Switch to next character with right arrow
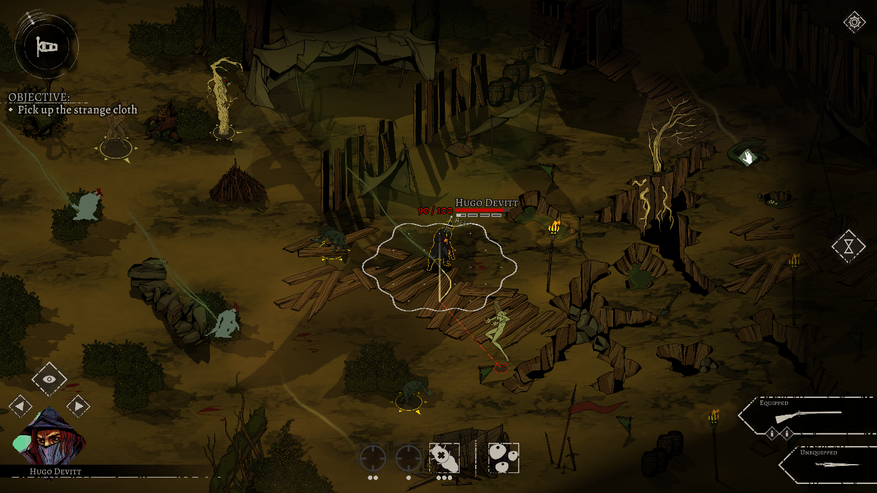This screenshot has width=877, height=493. tap(78, 405)
